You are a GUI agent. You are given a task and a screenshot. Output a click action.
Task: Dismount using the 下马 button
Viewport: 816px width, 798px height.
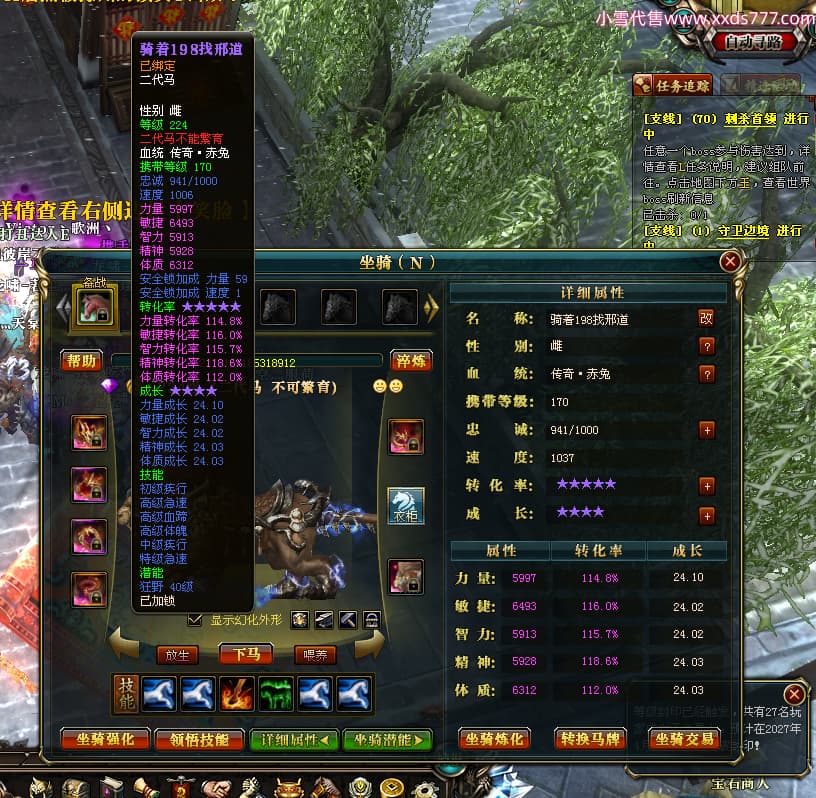pyautogui.click(x=246, y=655)
